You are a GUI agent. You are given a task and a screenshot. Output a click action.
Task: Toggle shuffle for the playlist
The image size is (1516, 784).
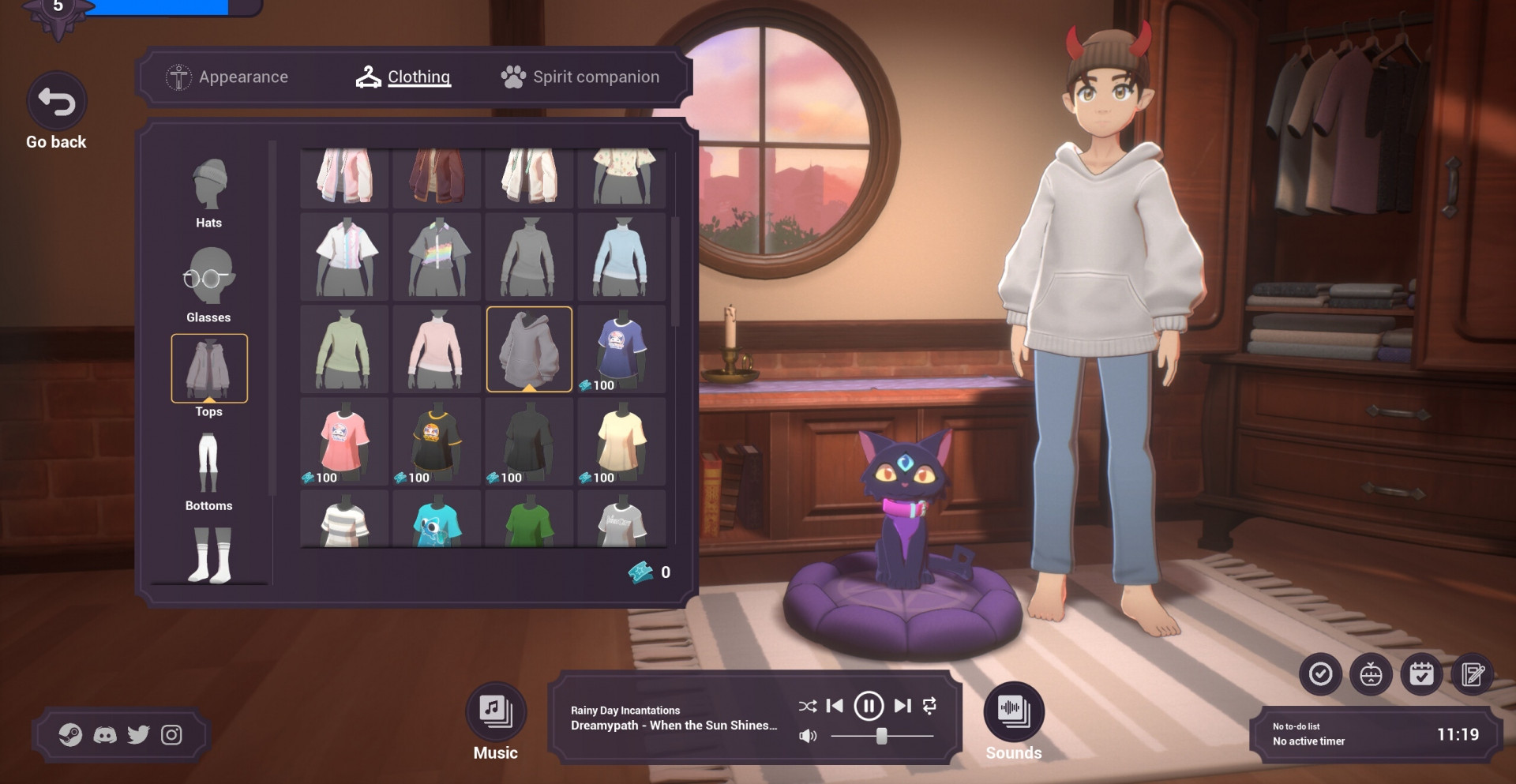(x=807, y=706)
